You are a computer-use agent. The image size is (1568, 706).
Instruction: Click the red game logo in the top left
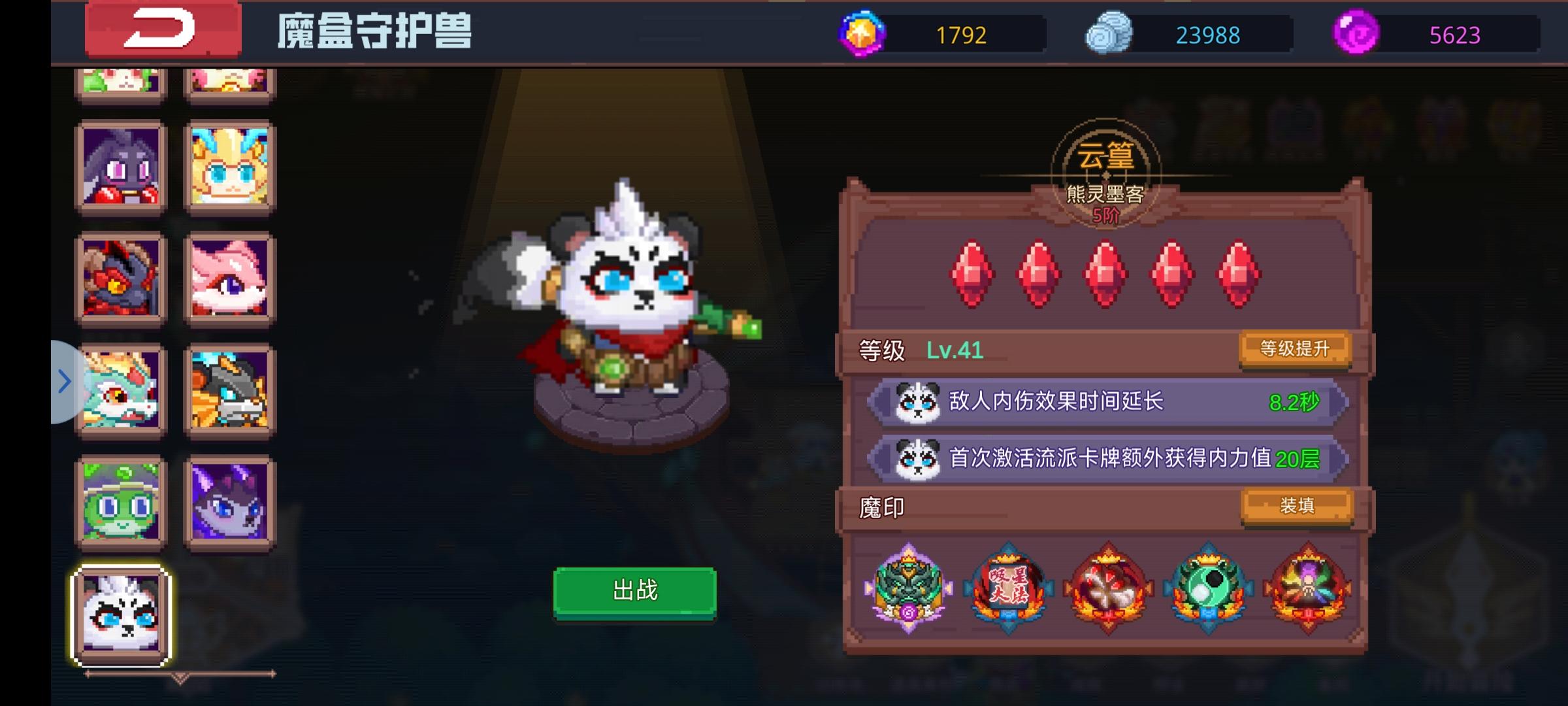(162, 31)
